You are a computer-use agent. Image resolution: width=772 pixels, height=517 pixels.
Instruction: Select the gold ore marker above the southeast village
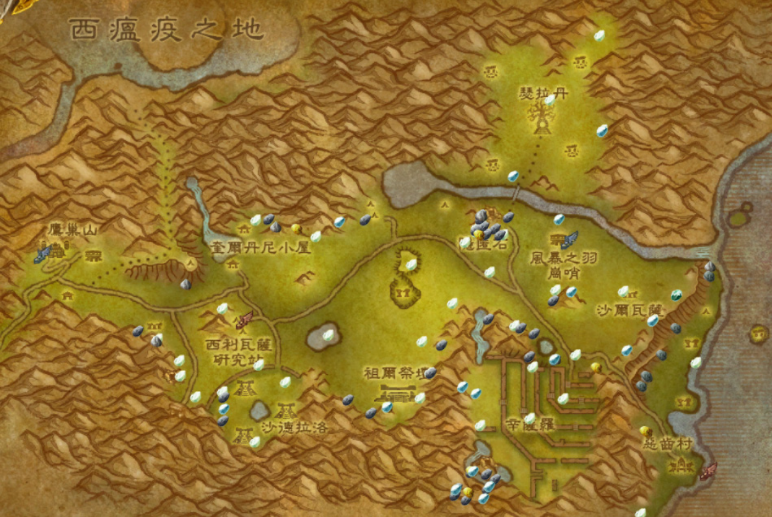coord(644,431)
